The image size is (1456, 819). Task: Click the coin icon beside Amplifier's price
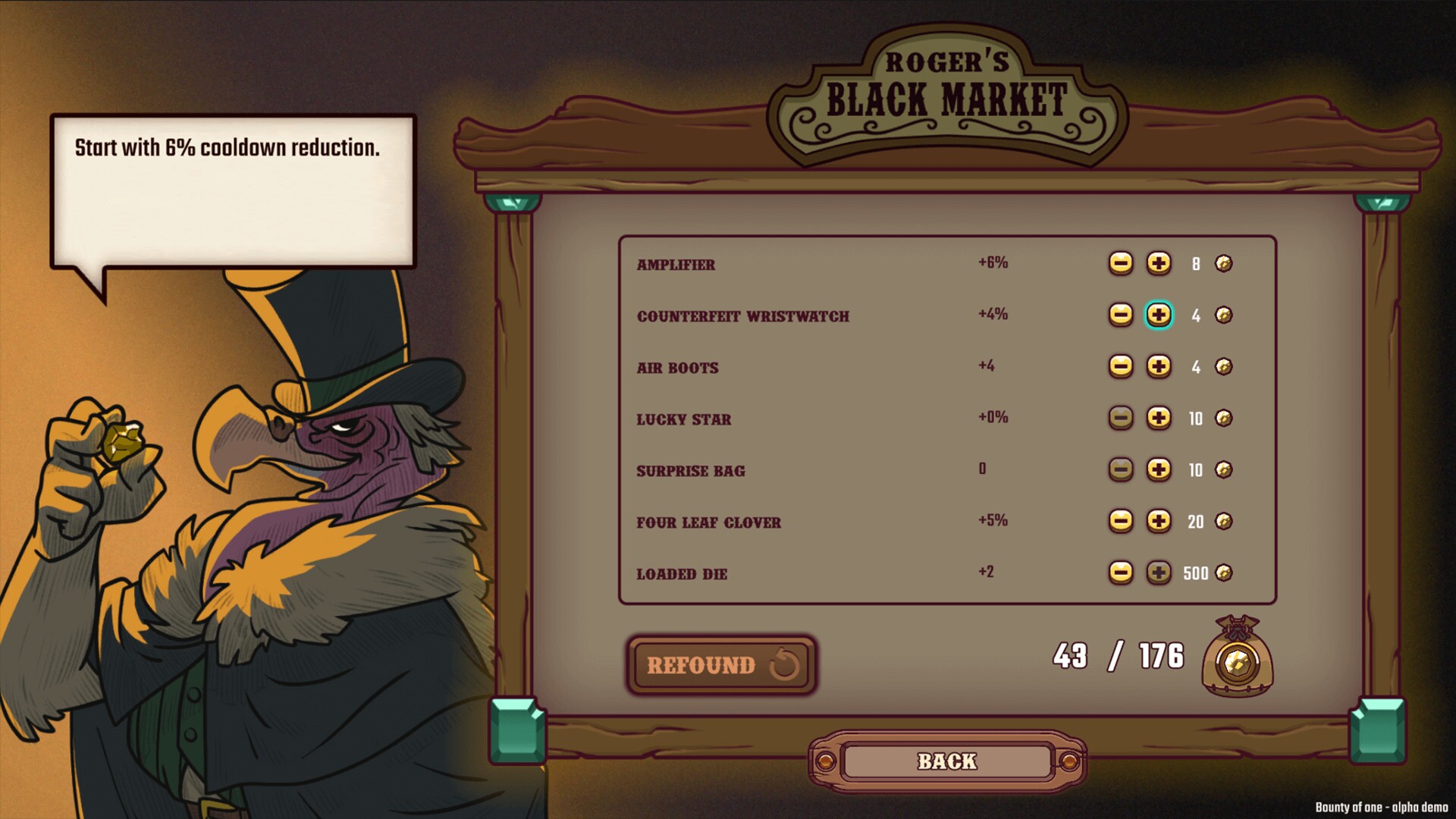1224,263
